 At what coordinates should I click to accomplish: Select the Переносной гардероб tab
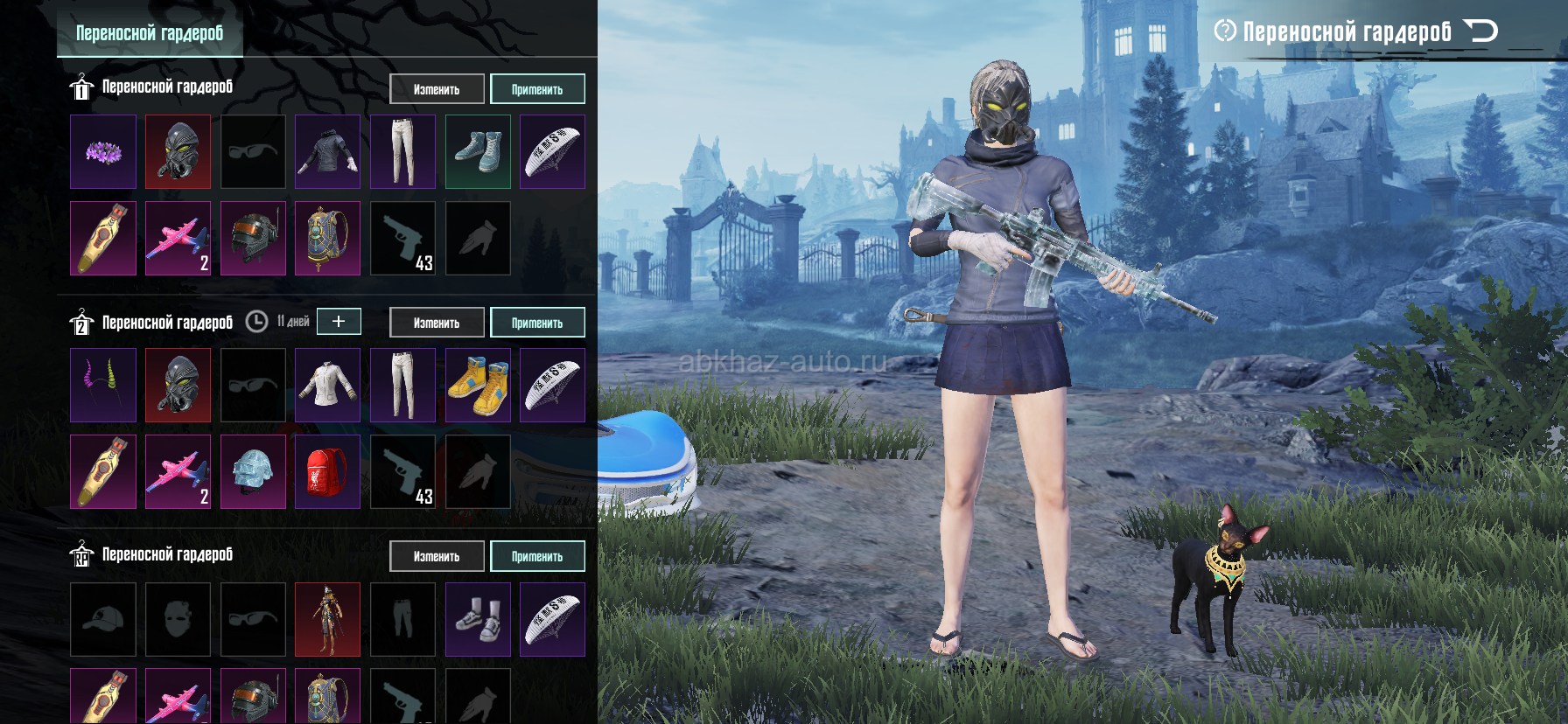point(150,33)
